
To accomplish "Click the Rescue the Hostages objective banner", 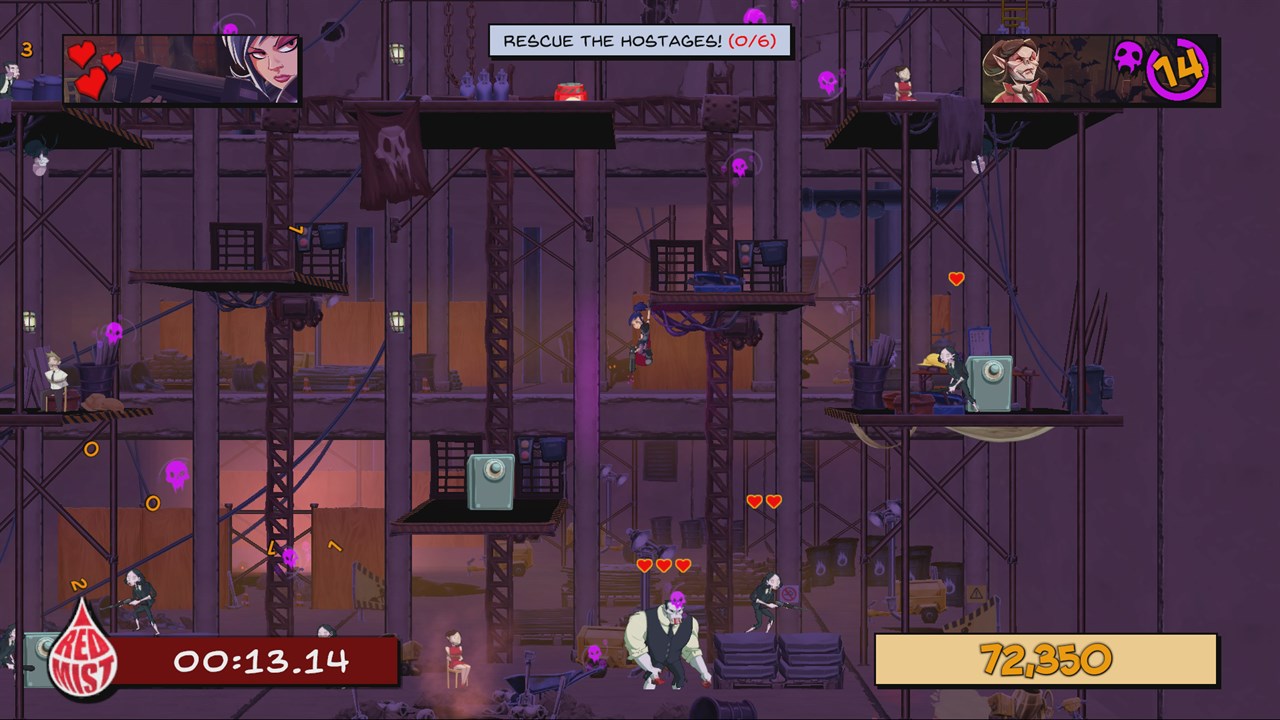I will point(640,41).
